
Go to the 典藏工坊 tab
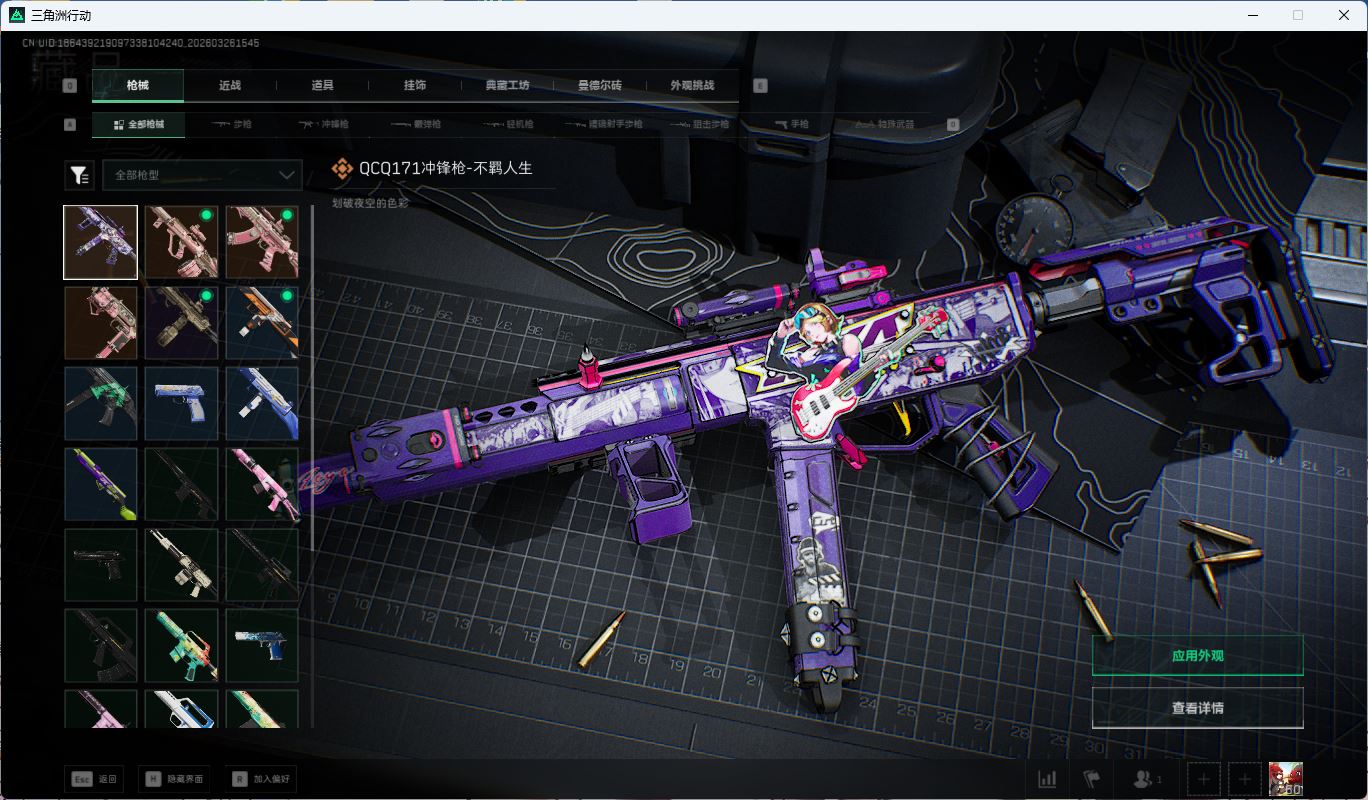(507, 86)
